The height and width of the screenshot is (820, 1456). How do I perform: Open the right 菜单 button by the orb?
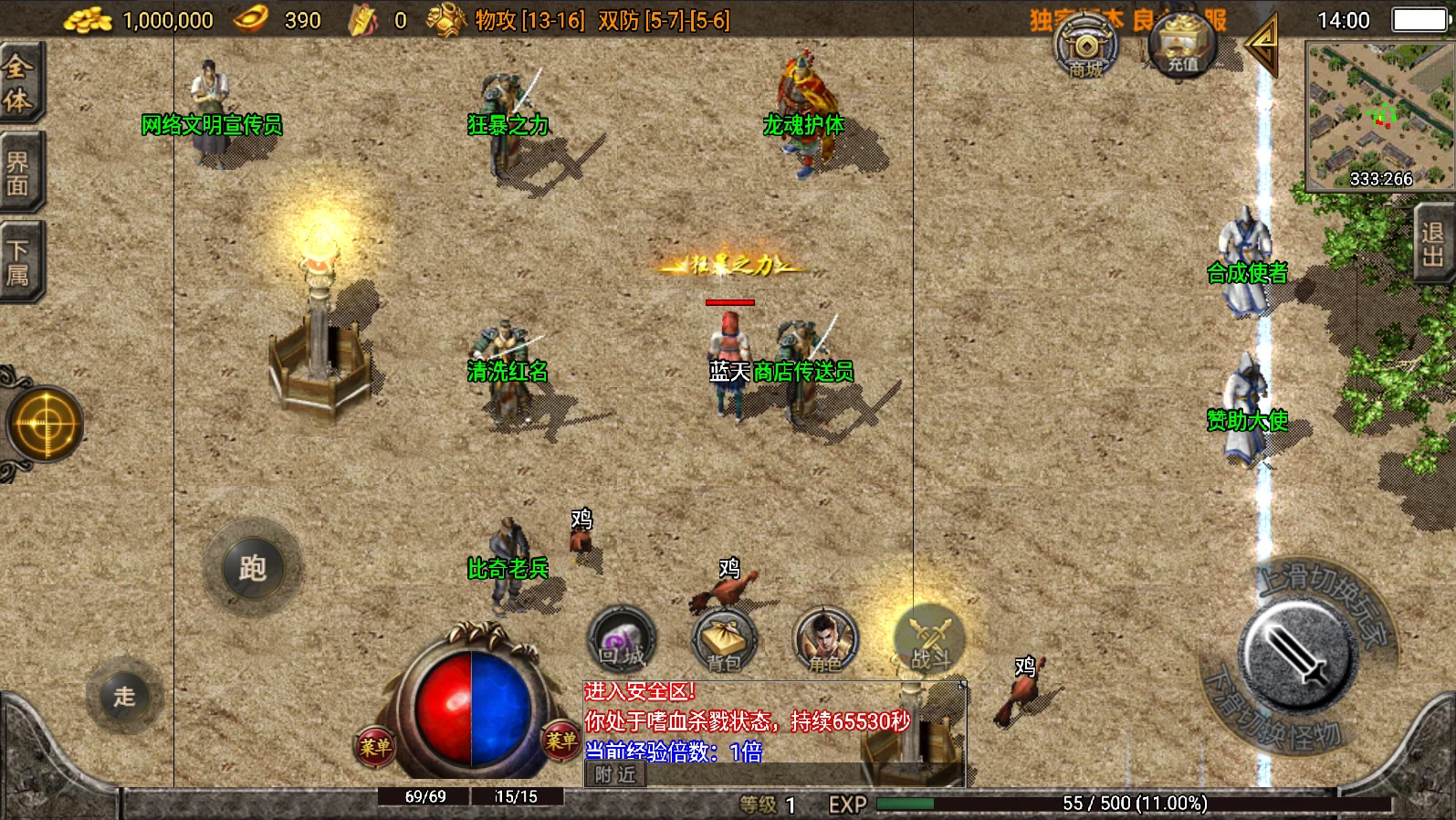coord(560,740)
